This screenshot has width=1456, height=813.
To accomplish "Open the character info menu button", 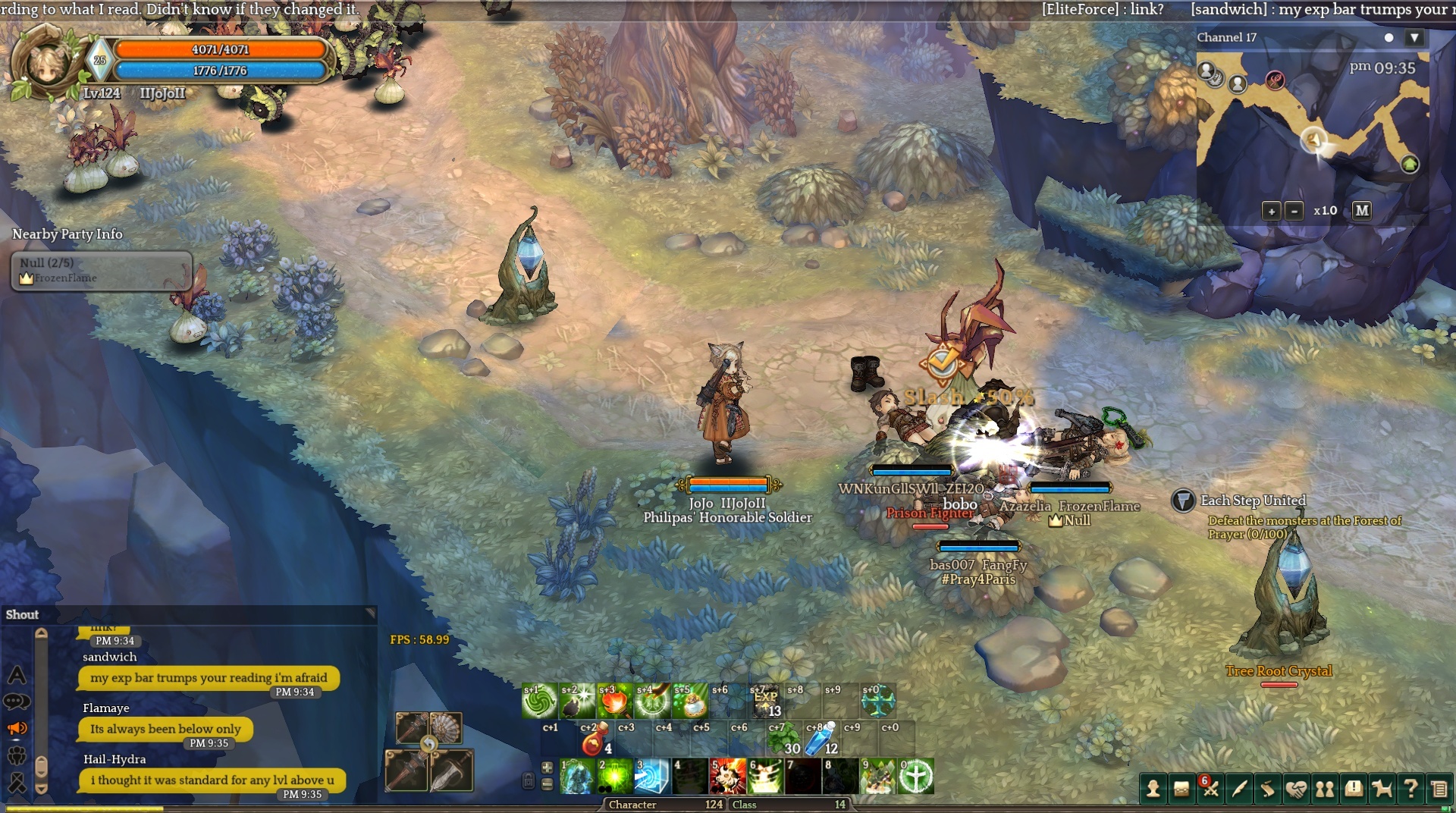I will [x=1153, y=789].
